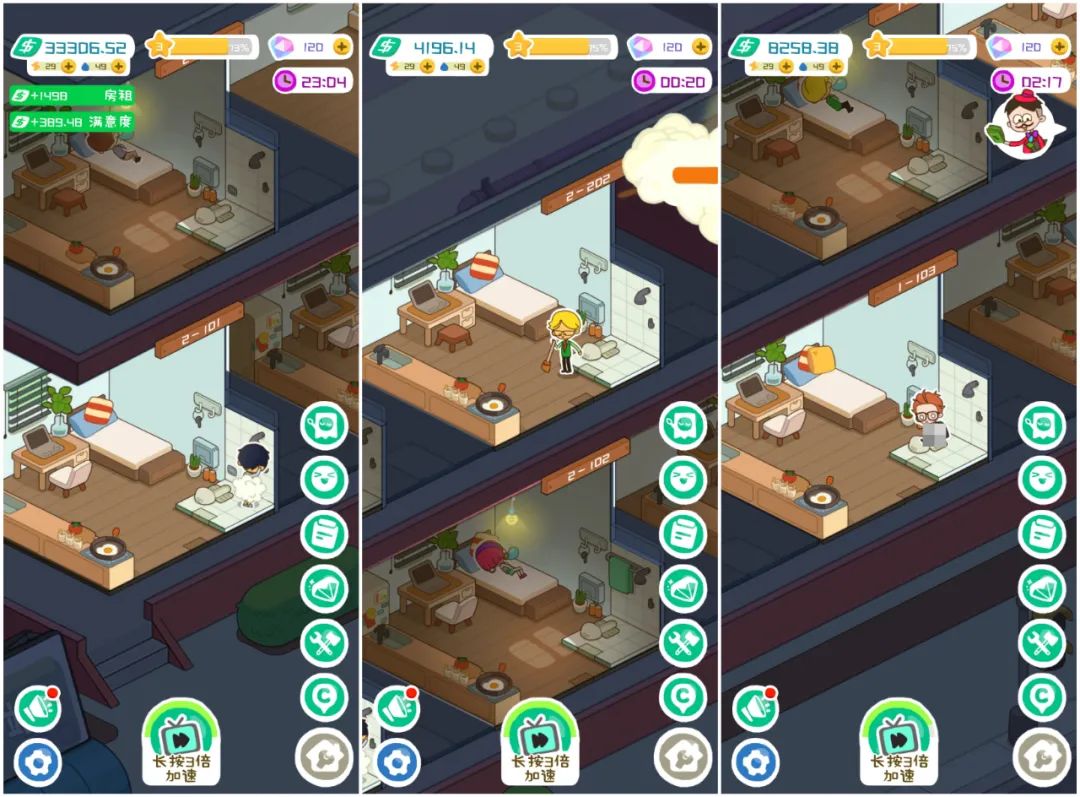This screenshot has height=797, width=1080.
Task: Add gems in the panel showing 23:04
Action: click(x=342, y=47)
